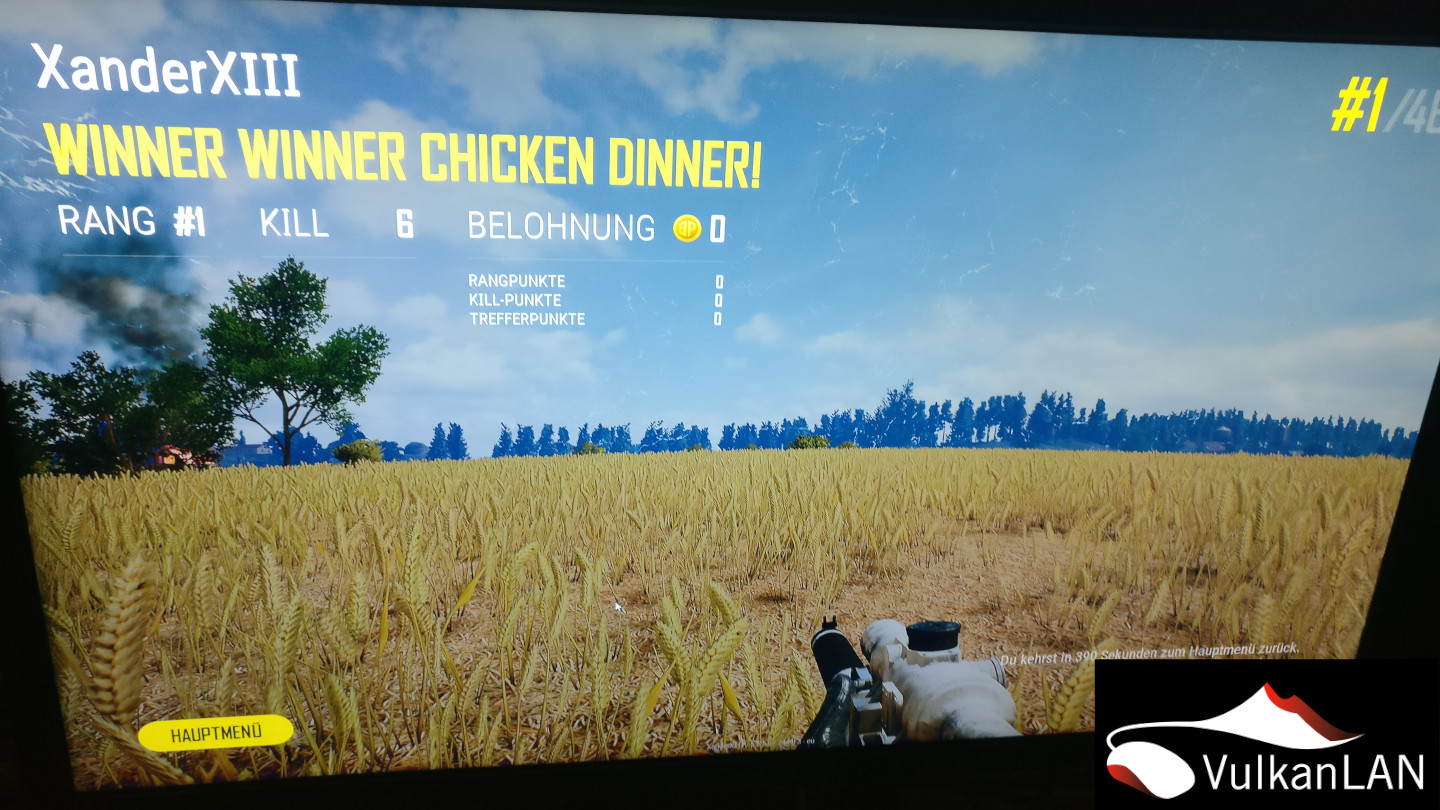Click the mouse cursor location in the wheat field
This screenshot has width=1440, height=810.
pyautogui.click(x=618, y=607)
